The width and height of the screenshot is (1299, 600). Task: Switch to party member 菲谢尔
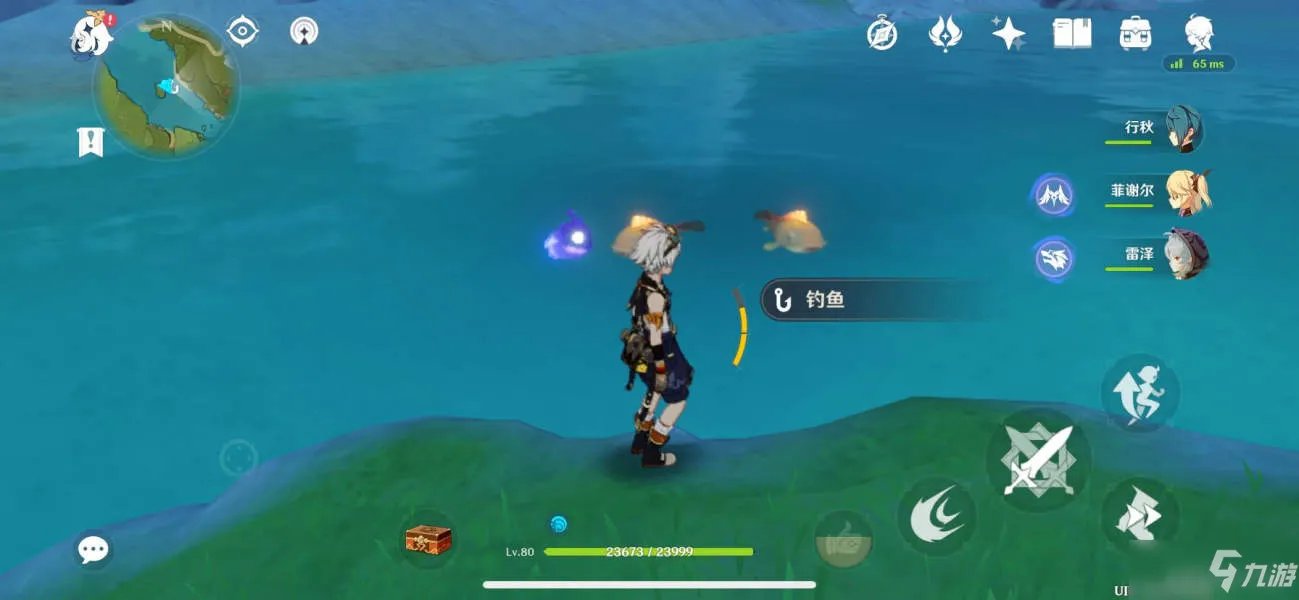[x=1187, y=192]
